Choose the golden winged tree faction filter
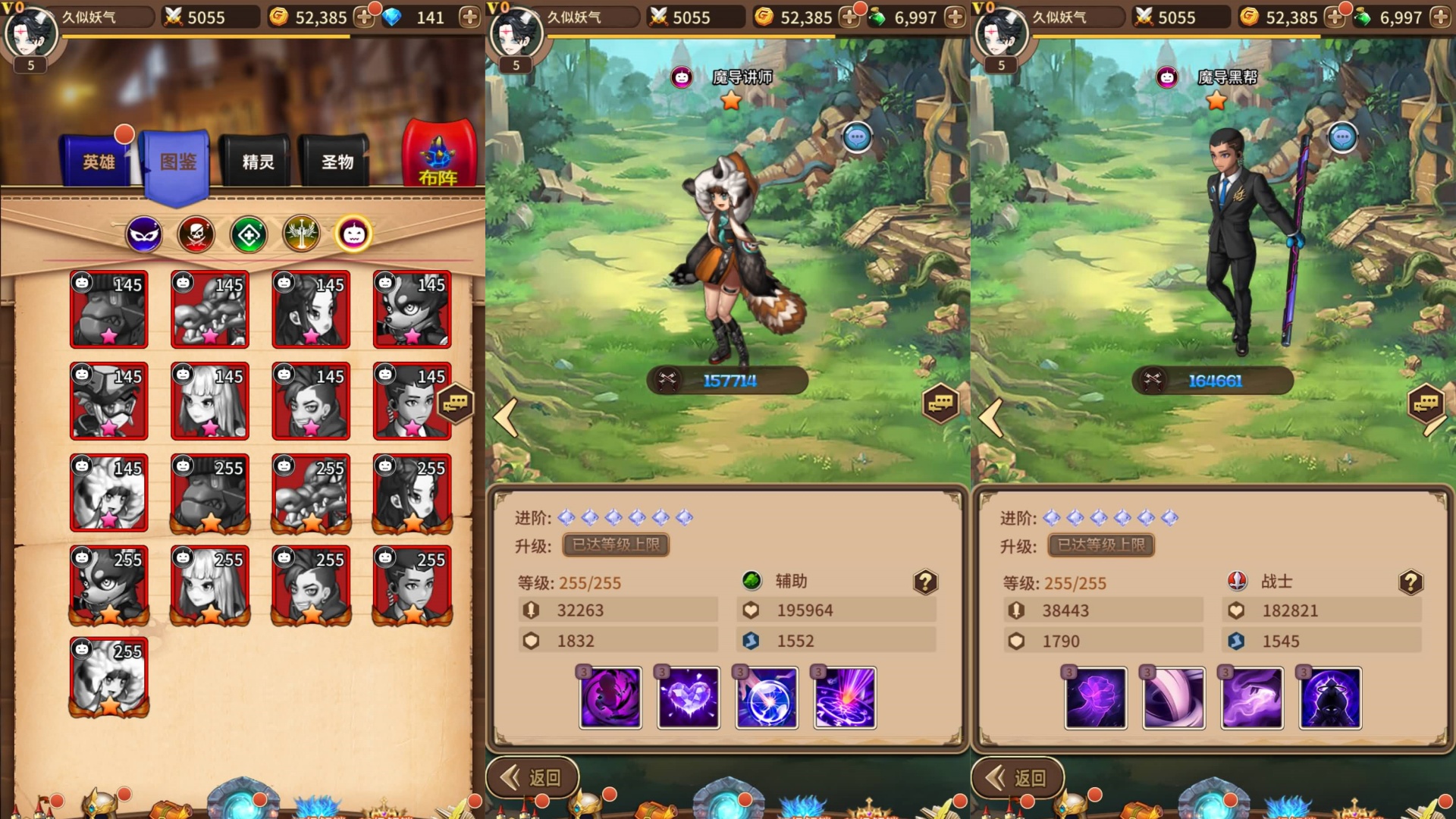 click(x=301, y=235)
